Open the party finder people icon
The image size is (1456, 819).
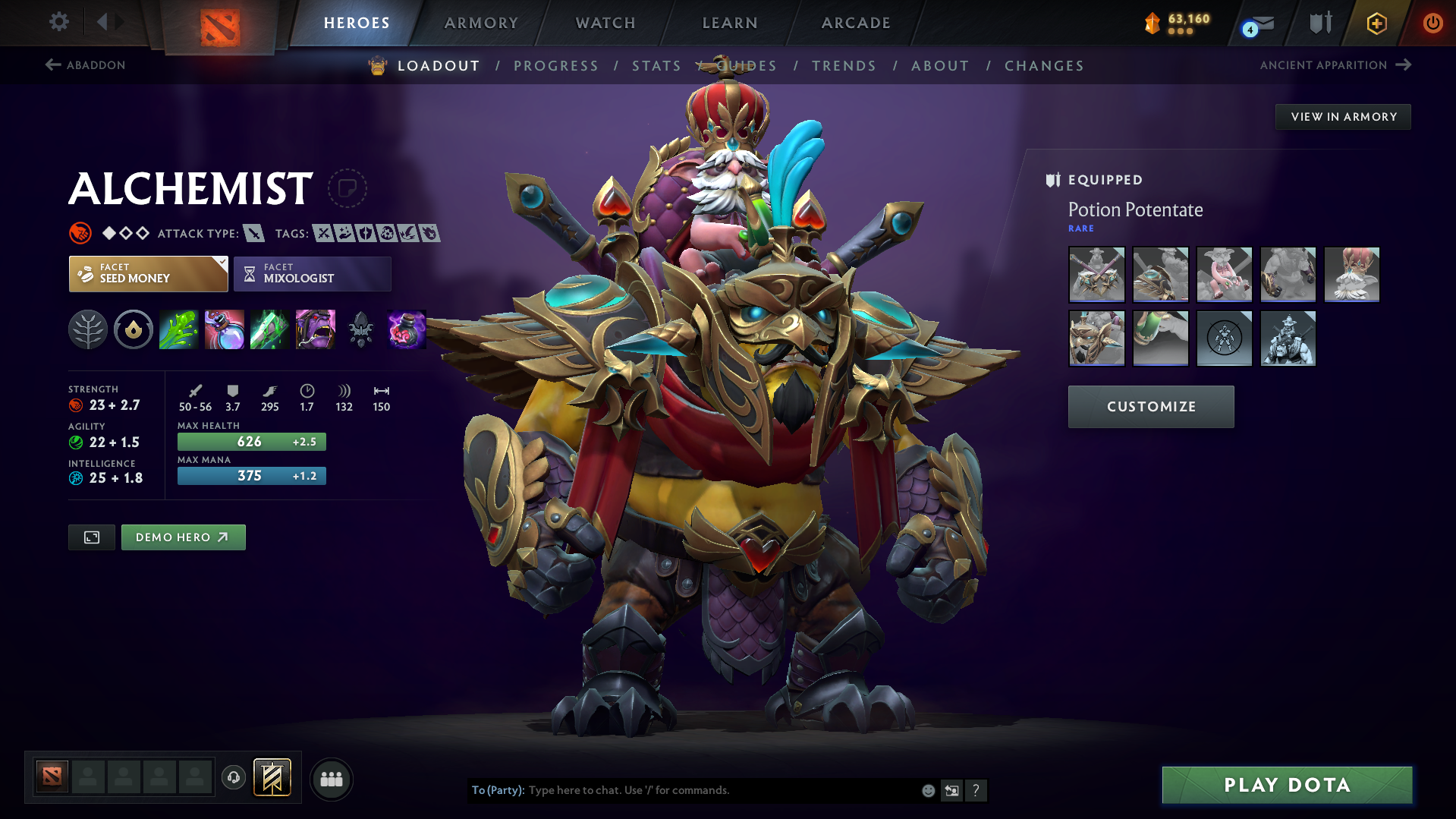coord(332,779)
